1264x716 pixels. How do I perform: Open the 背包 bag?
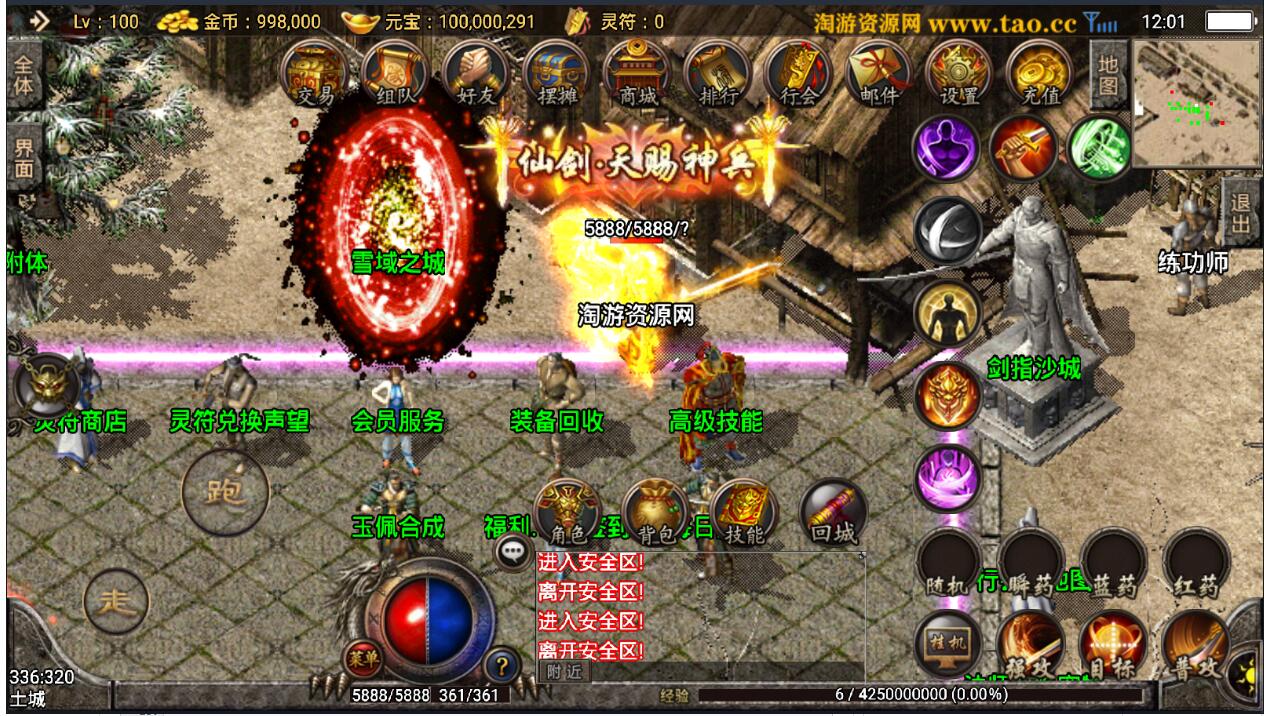655,514
